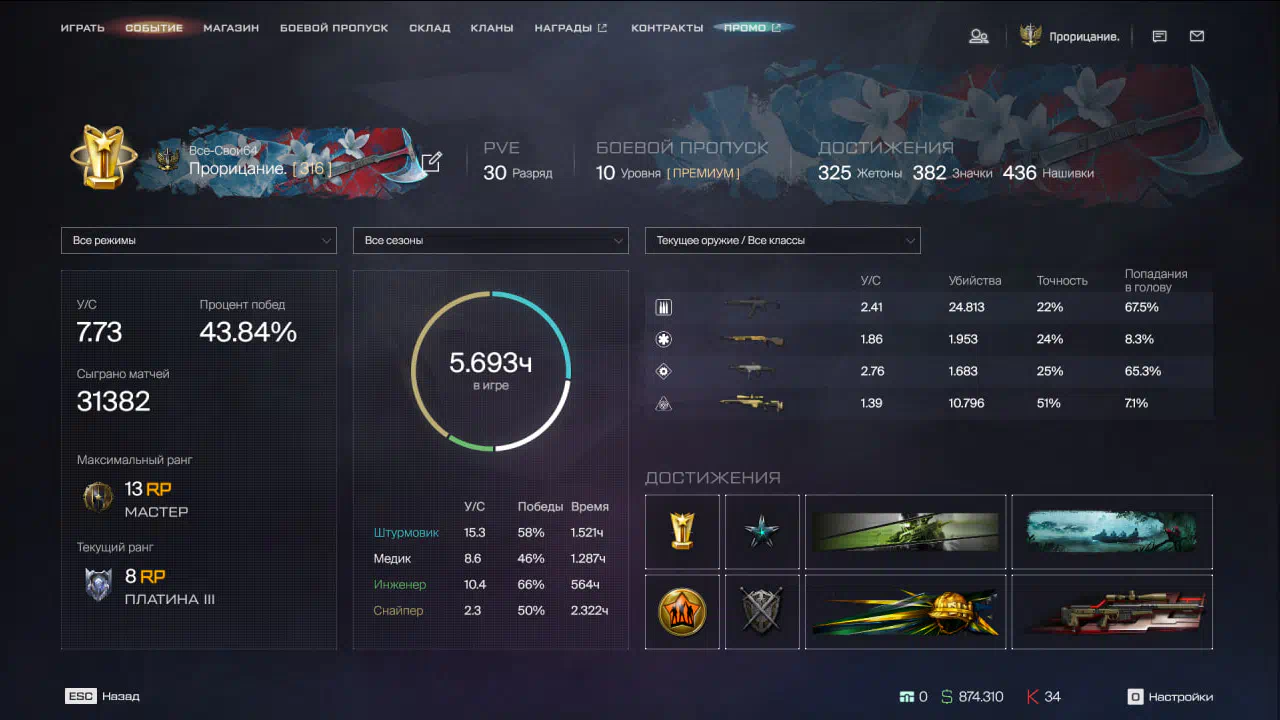This screenshot has width=1280, height=720.
Task: Switch to the СОБЫТИЕ tab
Action: (x=154, y=28)
